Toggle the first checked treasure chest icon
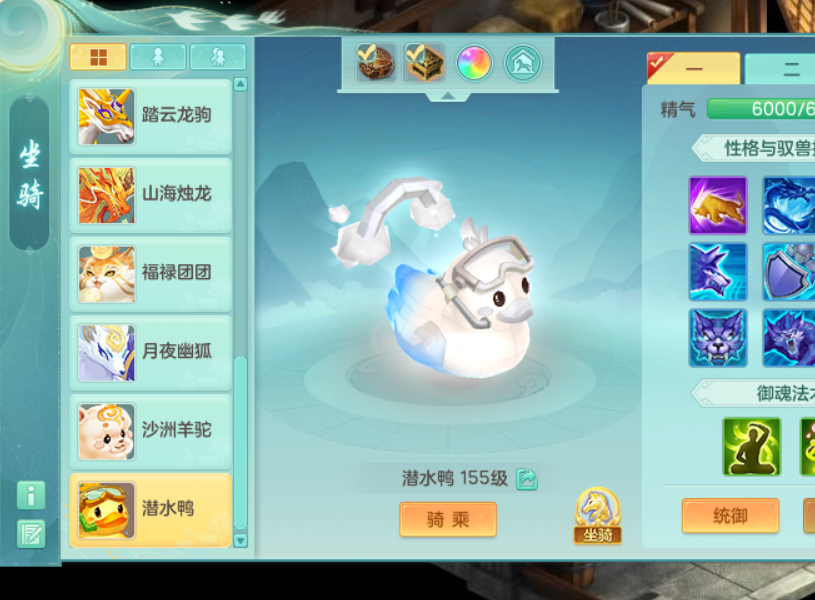 [377, 63]
